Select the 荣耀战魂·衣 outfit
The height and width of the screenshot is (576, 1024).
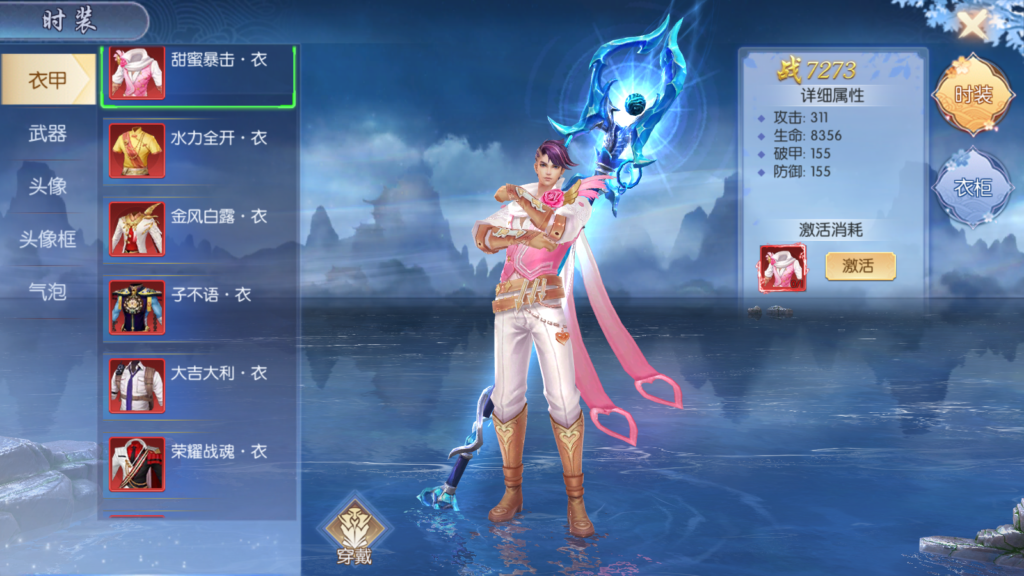199,463
